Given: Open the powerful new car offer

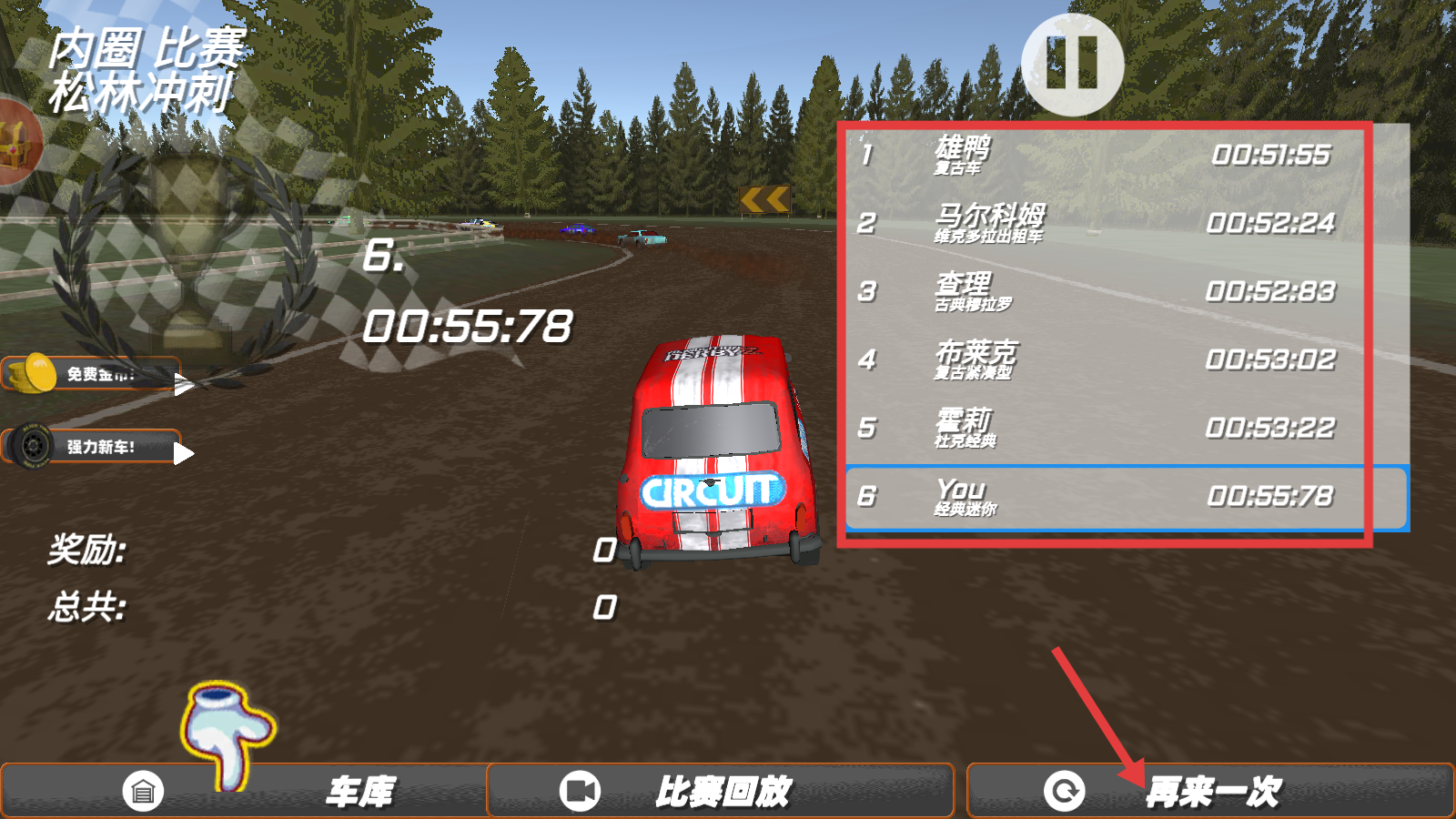Looking at the screenshot, I should tap(96, 447).
